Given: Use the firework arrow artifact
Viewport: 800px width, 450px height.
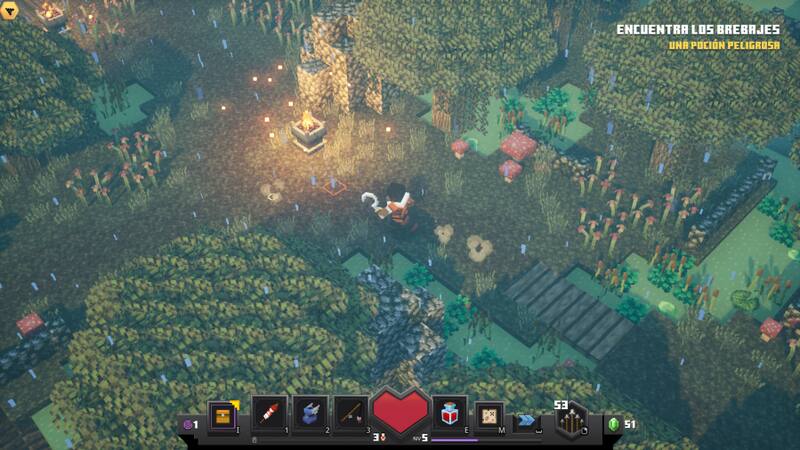Looking at the screenshot, I should click(x=269, y=413).
